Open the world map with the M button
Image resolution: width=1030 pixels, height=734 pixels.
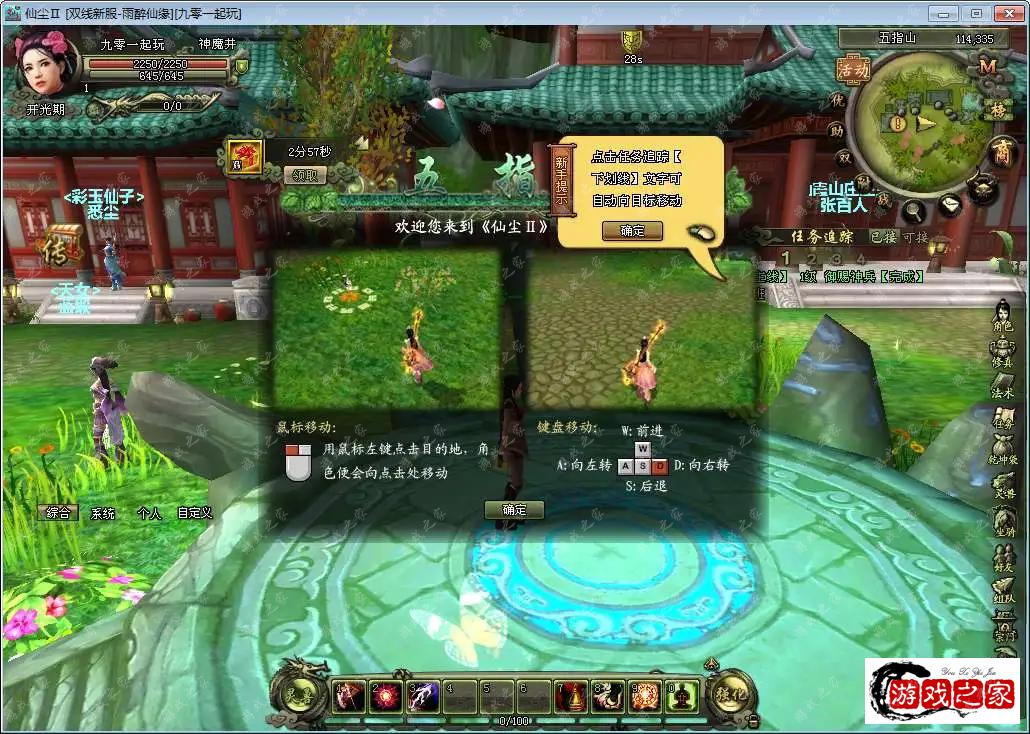pyautogui.click(x=988, y=66)
